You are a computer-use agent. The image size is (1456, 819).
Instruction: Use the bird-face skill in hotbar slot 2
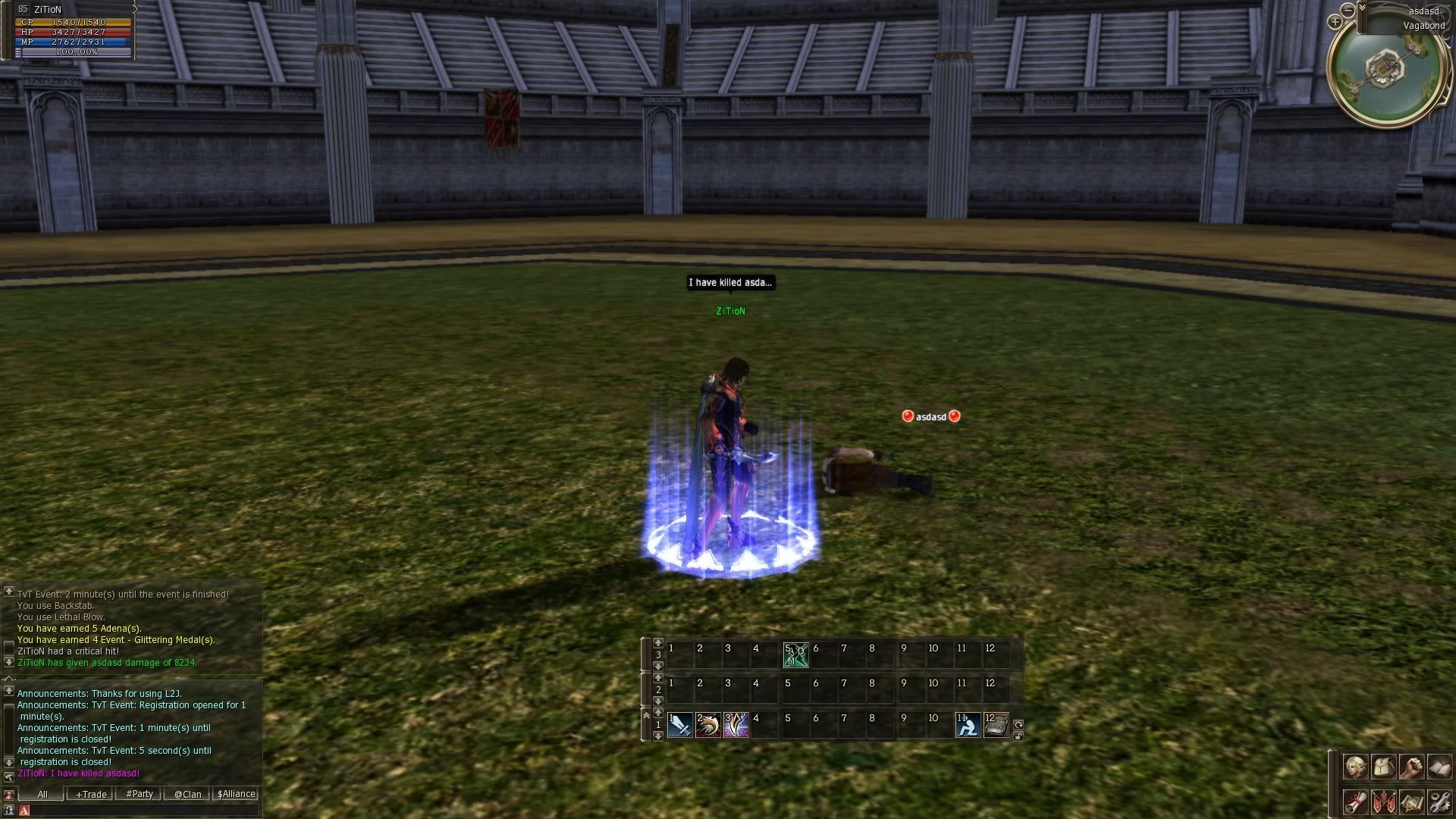click(708, 725)
